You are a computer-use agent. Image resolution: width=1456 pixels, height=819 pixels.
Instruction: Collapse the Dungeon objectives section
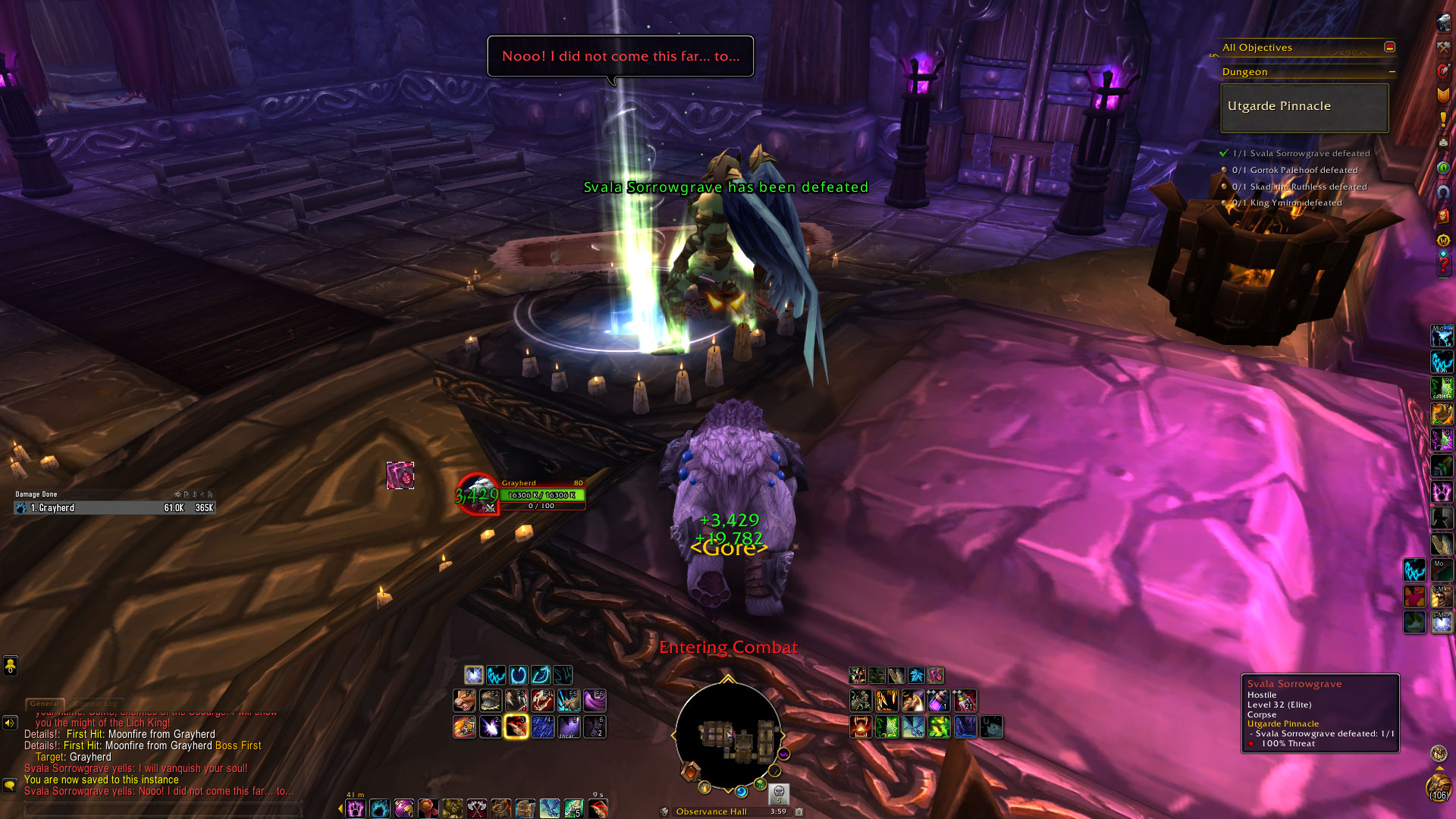pyautogui.click(x=1392, y=72)
